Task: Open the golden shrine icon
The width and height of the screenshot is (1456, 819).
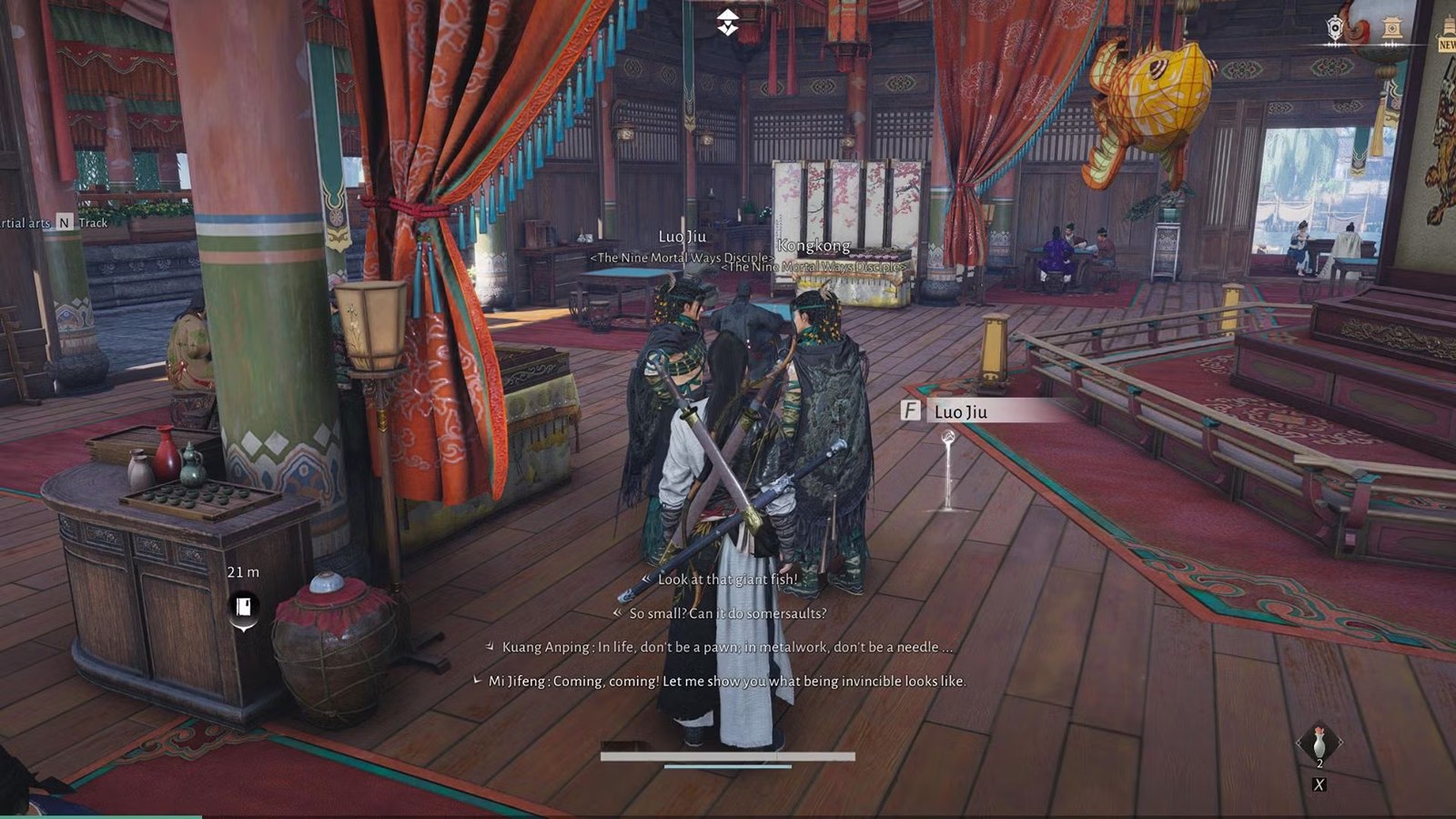Action: tap(1391, 28)
